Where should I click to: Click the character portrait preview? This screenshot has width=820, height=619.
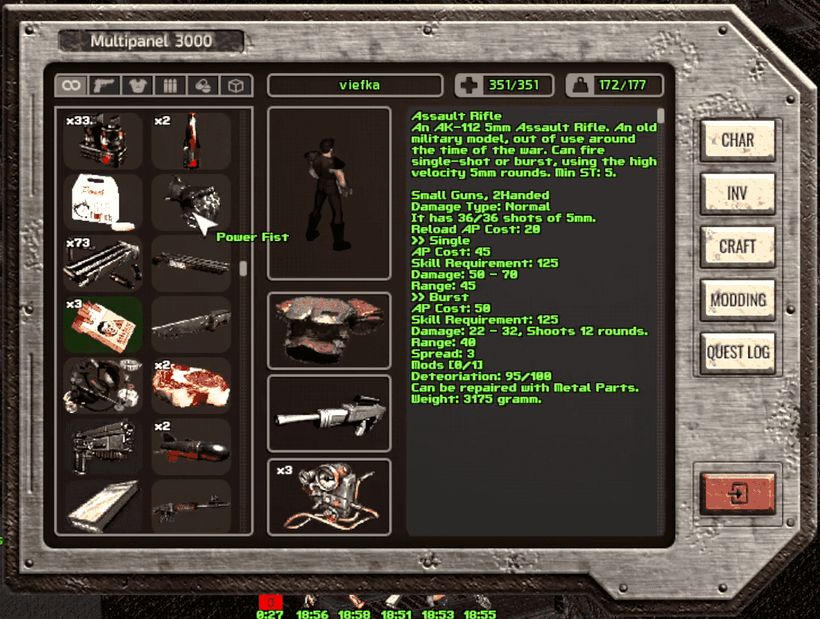pyautogui.click(x=329, y=193)
